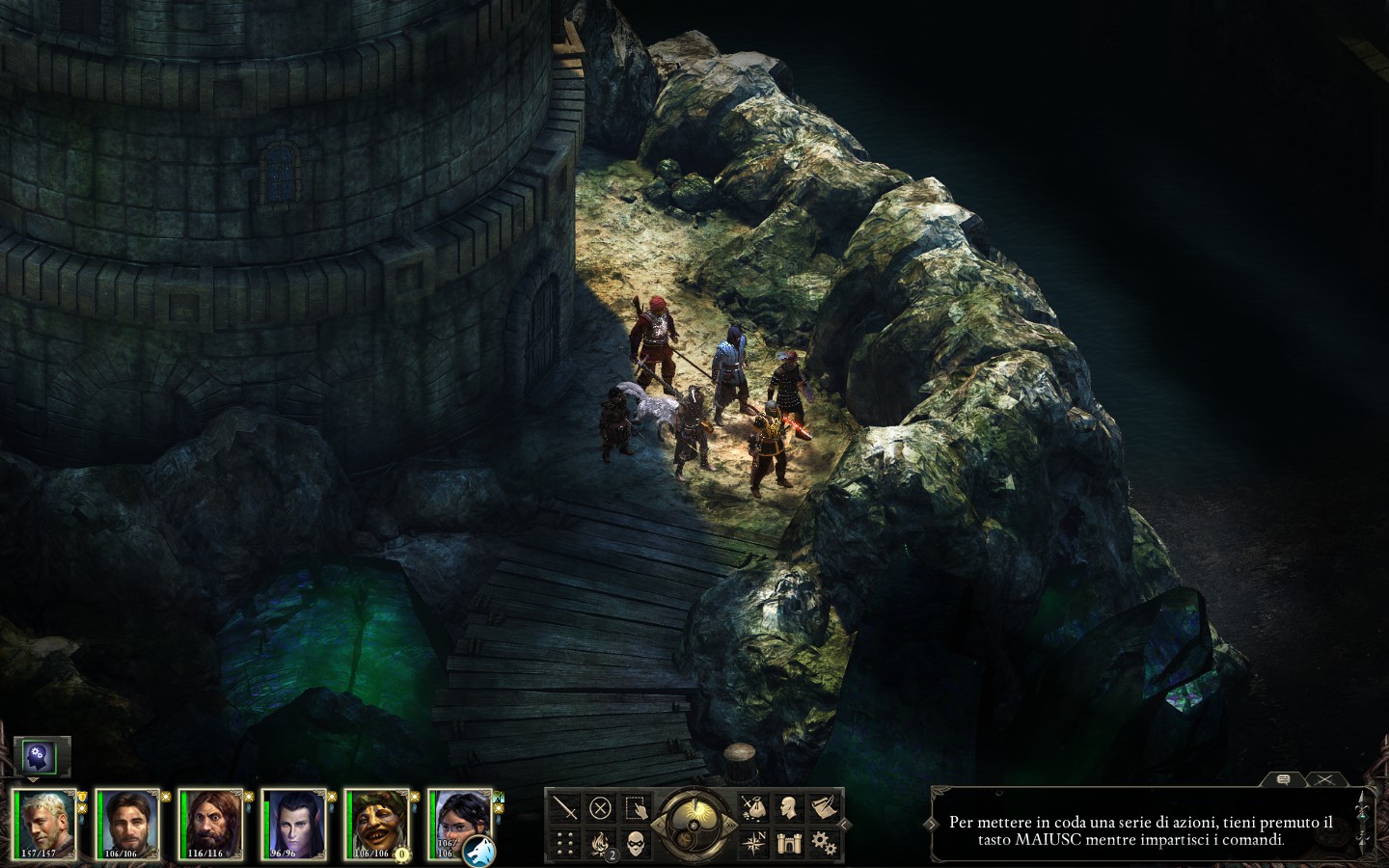The image size is (1389, 868).
Task: Expand the collapsed panel arrow beside the toolbar
Action: [x=845, y=825]
